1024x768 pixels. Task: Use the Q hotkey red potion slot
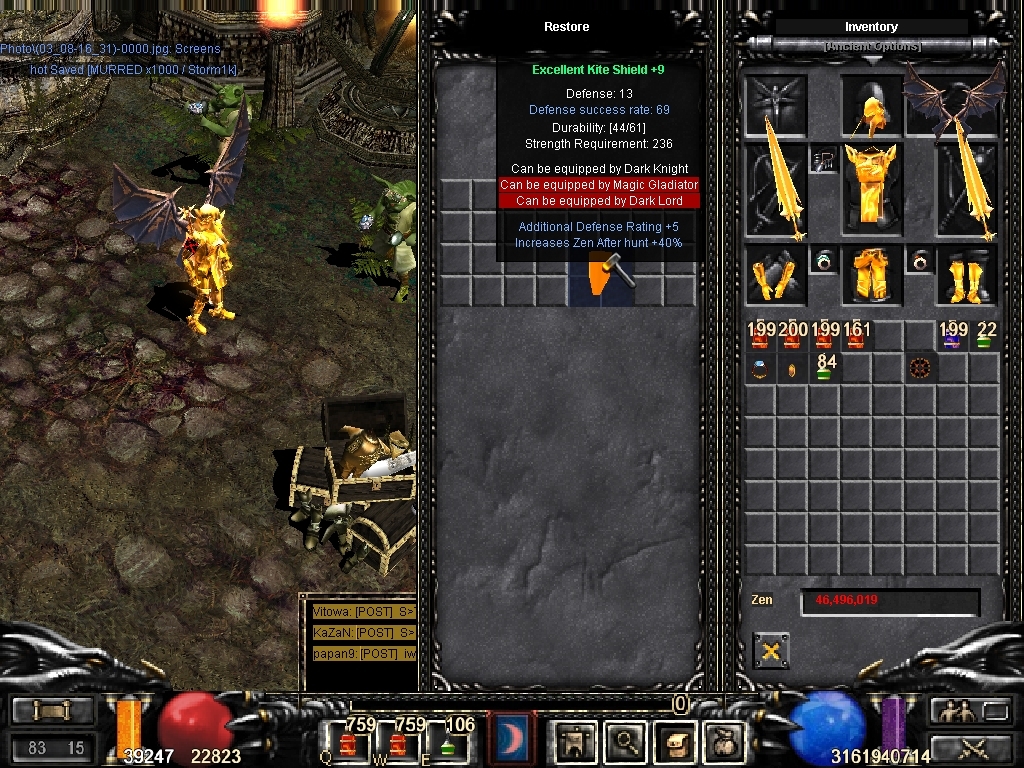349,742
